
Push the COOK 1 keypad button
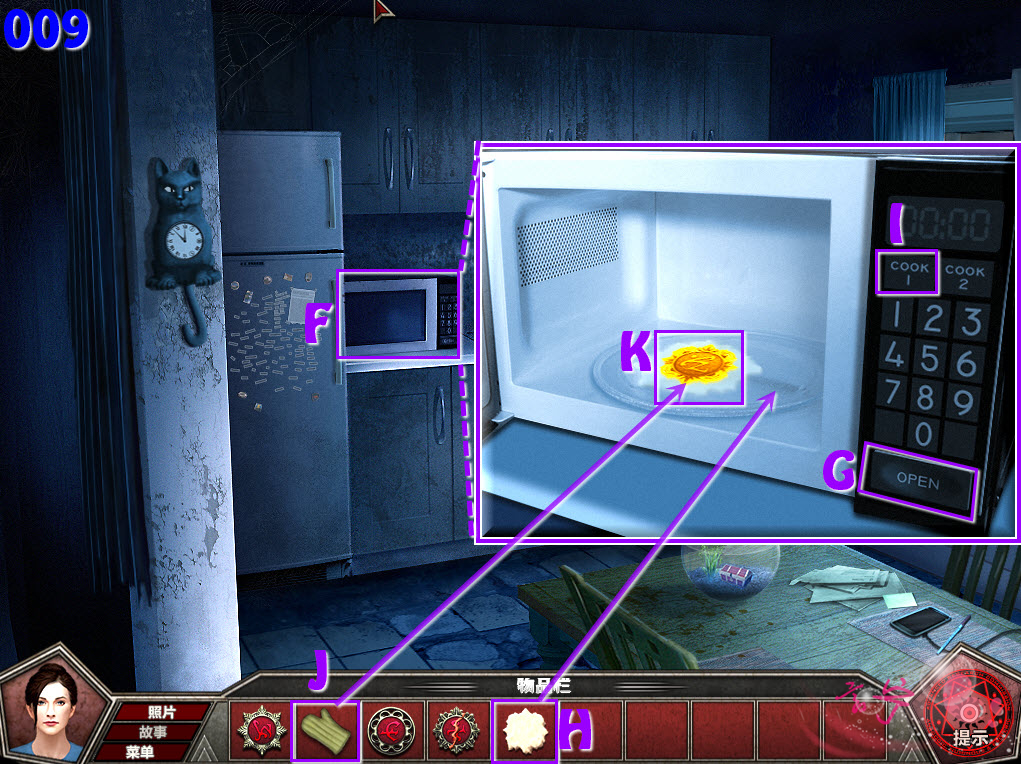coord(908,273)
